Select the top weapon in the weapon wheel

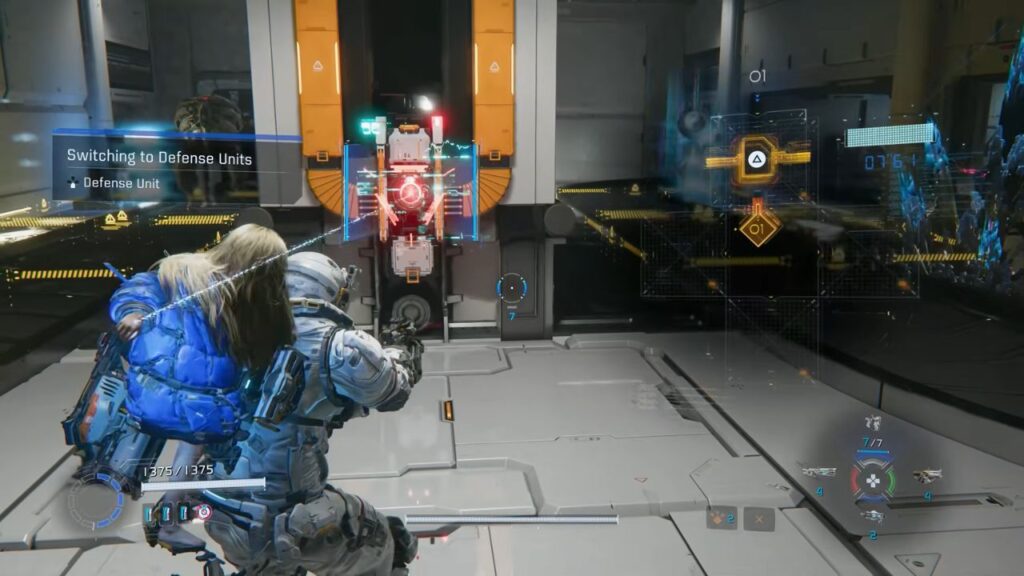coord(873,423)
